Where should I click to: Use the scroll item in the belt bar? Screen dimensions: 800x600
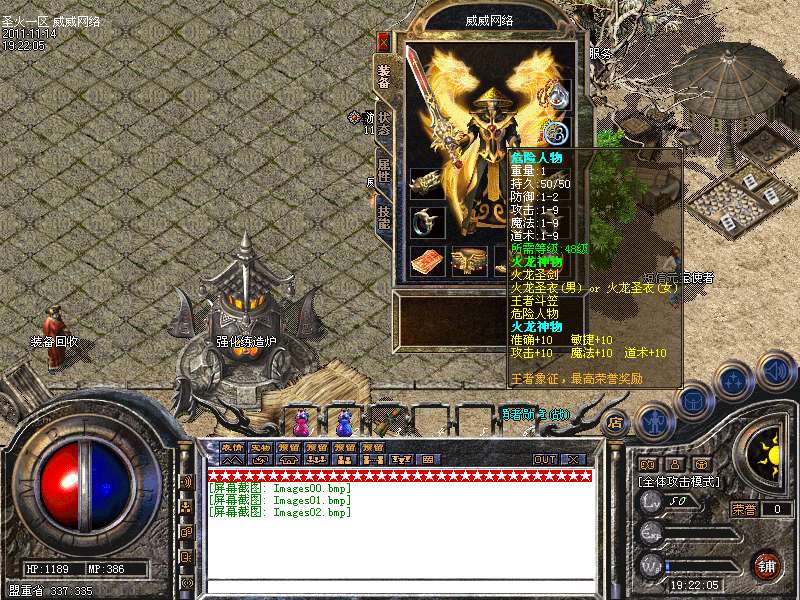pyautogui.click(x=388, y=419)
